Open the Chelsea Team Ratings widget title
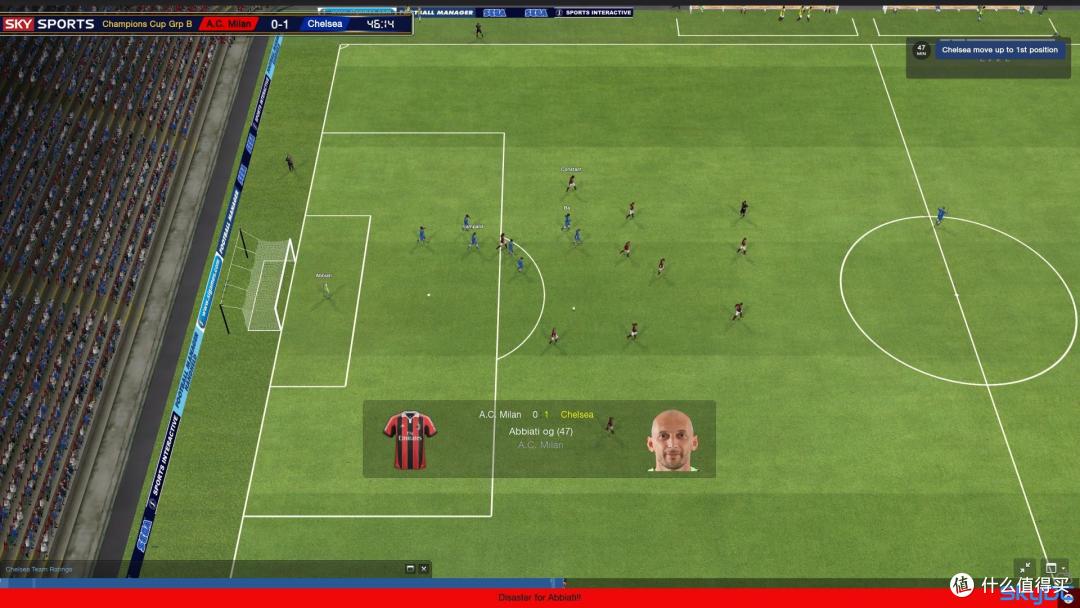The image size is (1080, 608). pos(39,569)
